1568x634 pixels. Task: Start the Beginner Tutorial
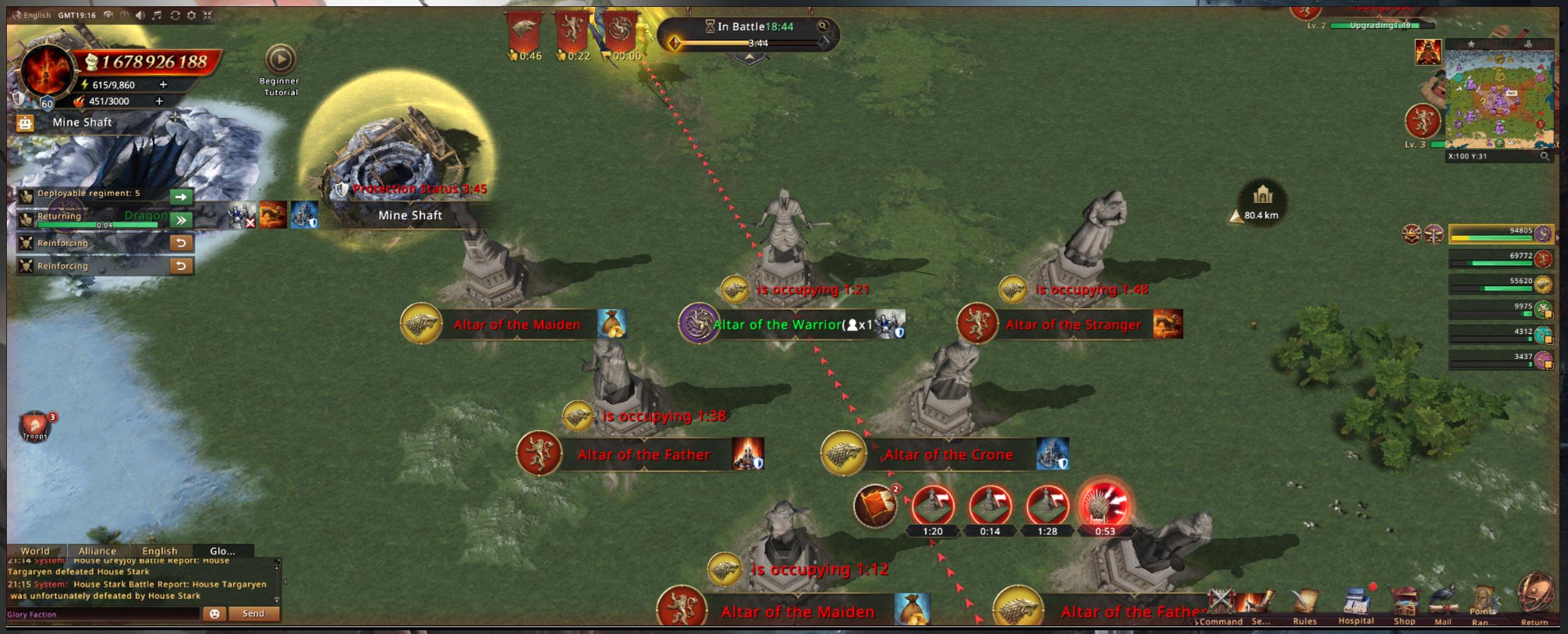(280, 60)
